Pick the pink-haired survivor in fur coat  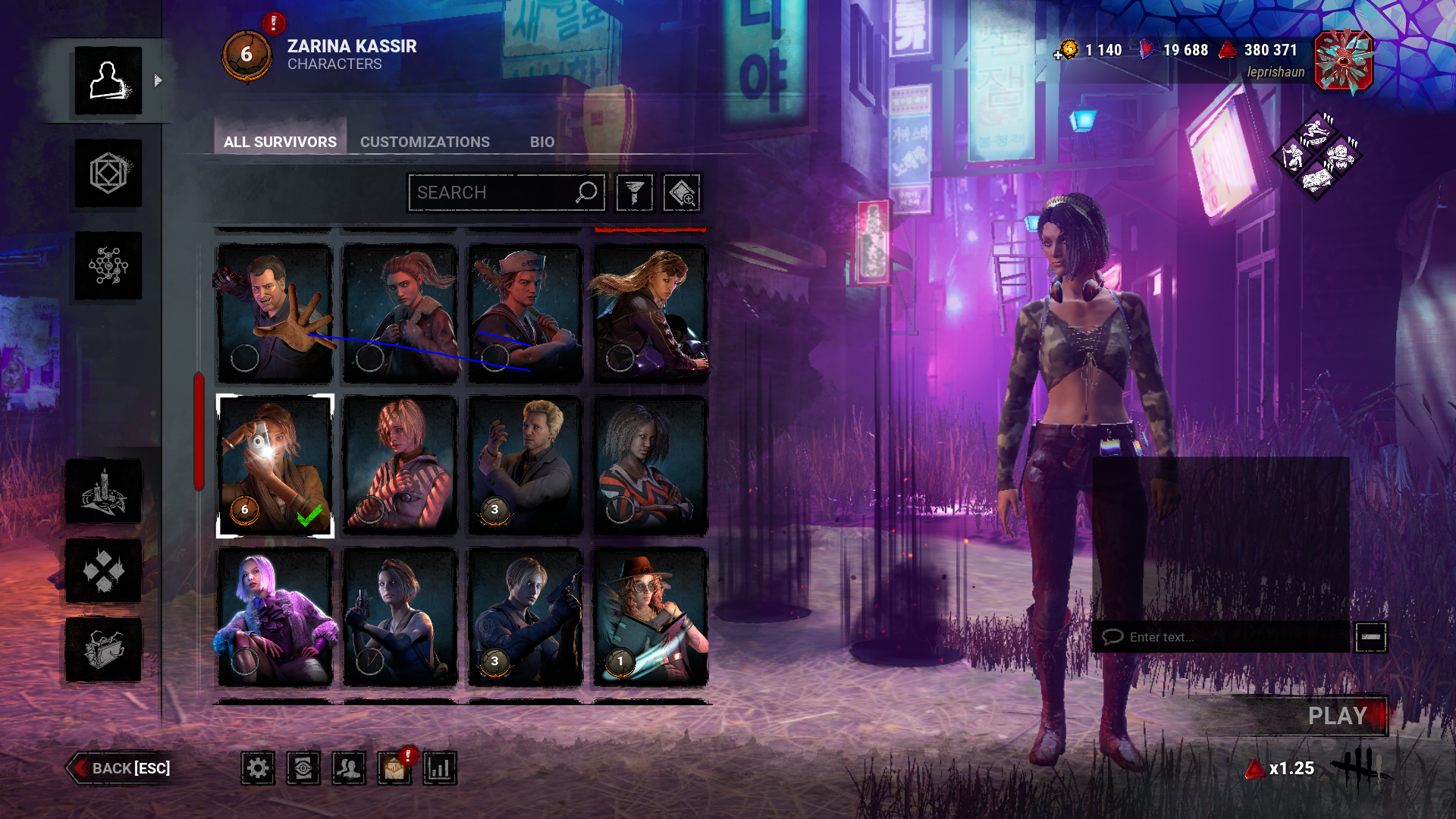coord(275,617)
